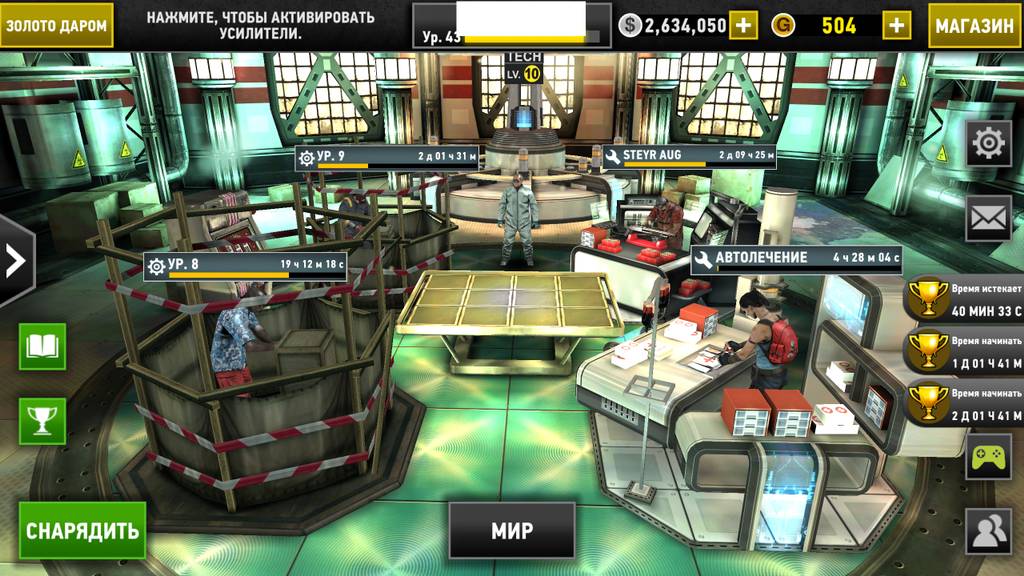
Task: Open the friends silhouettes icon
Action: (988, 531)
